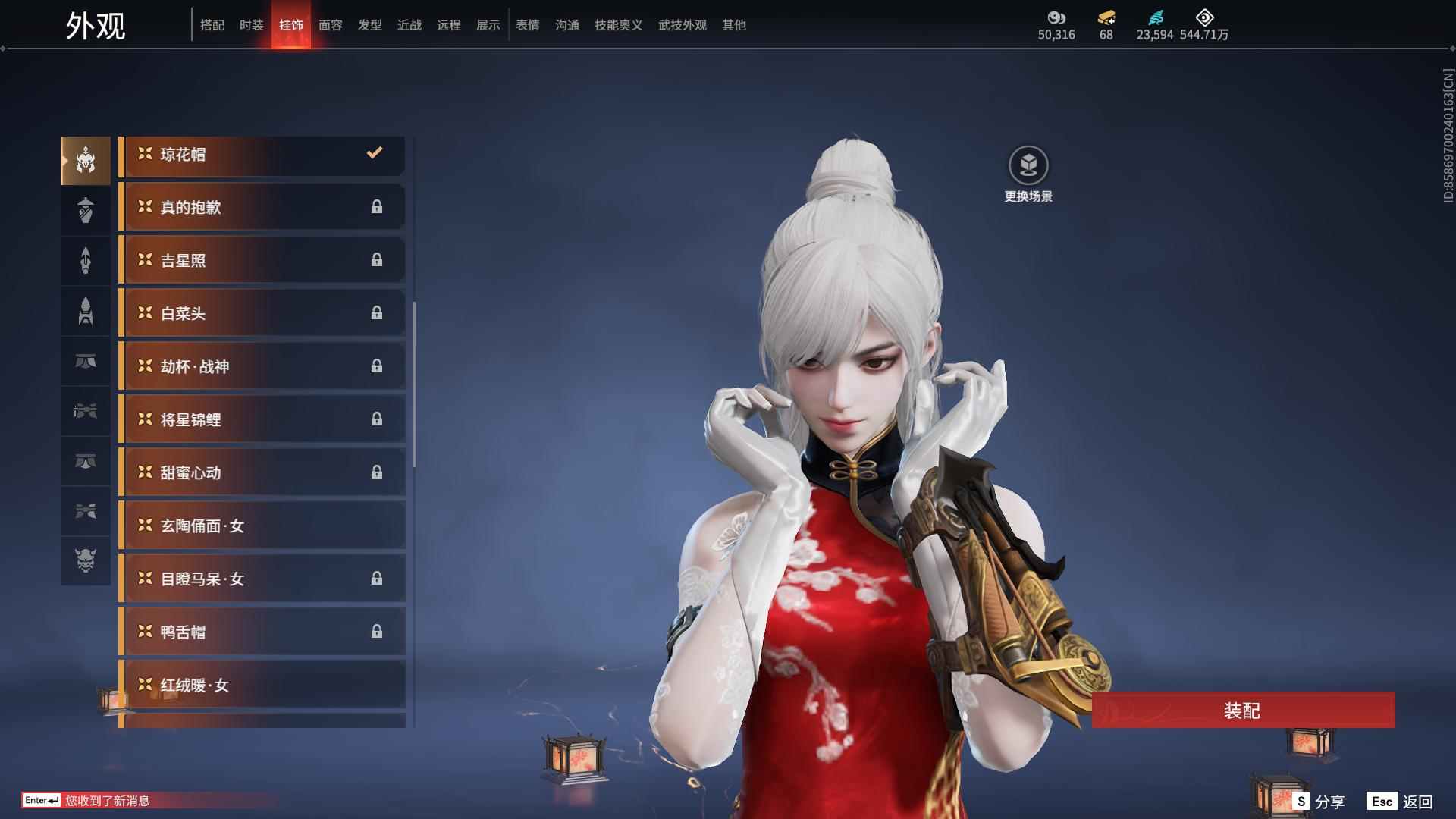1456x819 pixels.
Task: Equip the 琼花帽 accessory with checkmark
Action: pos(262,154)
